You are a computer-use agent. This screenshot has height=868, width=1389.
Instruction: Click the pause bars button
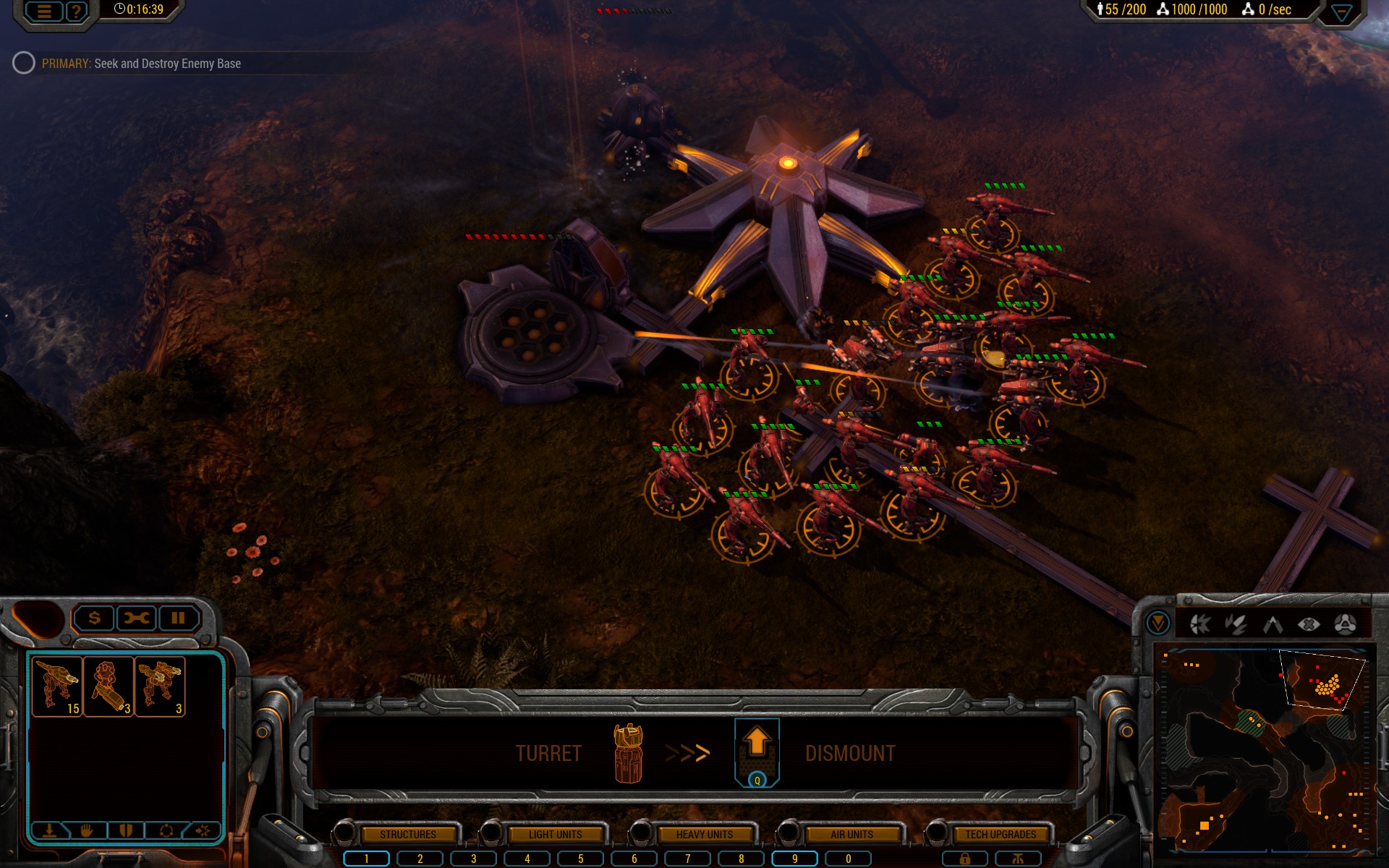click(x=178, y=618)
